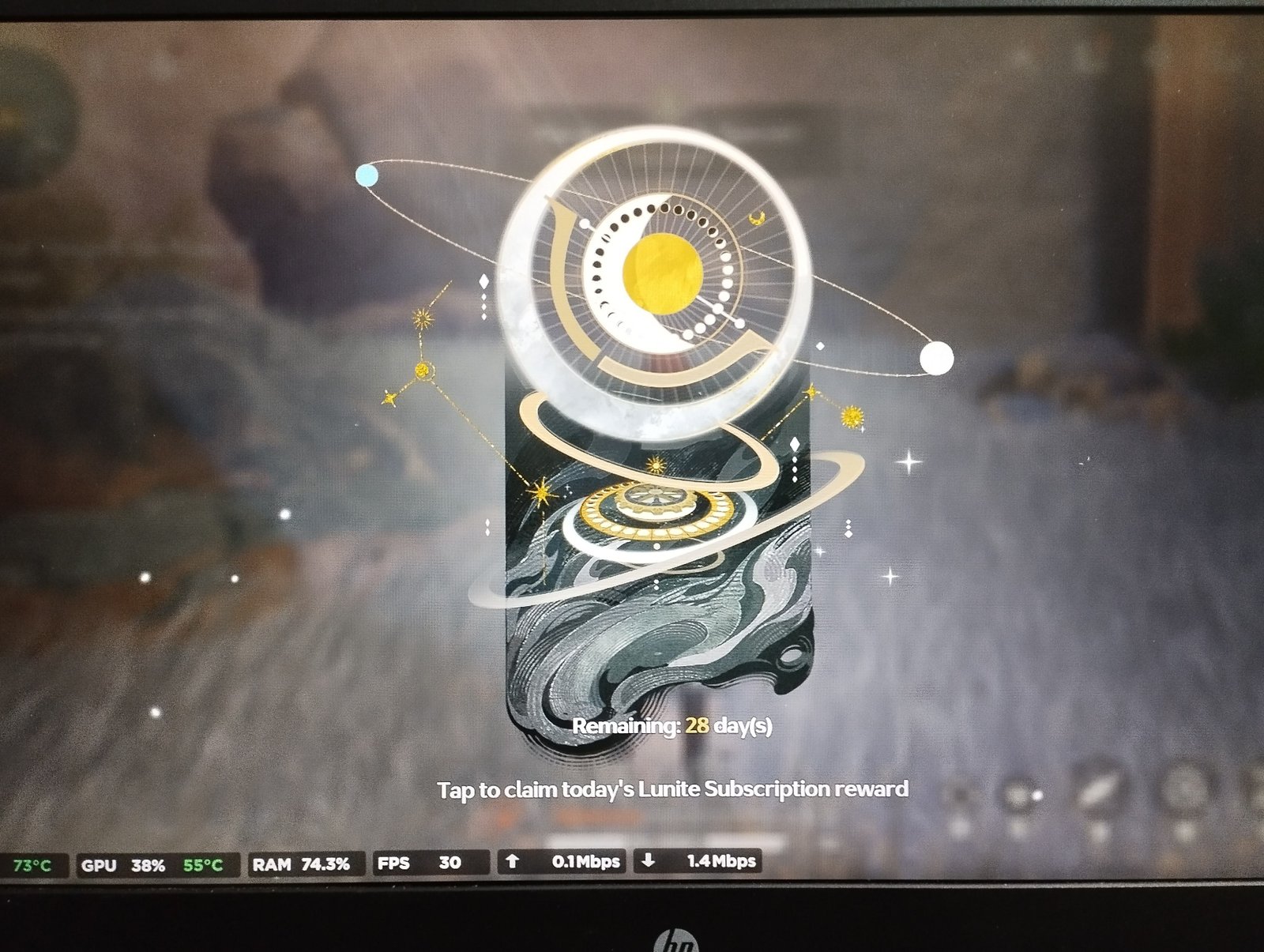Click the diamond sparkle left of the card
Screen dimensions: 1264x952
483,282
